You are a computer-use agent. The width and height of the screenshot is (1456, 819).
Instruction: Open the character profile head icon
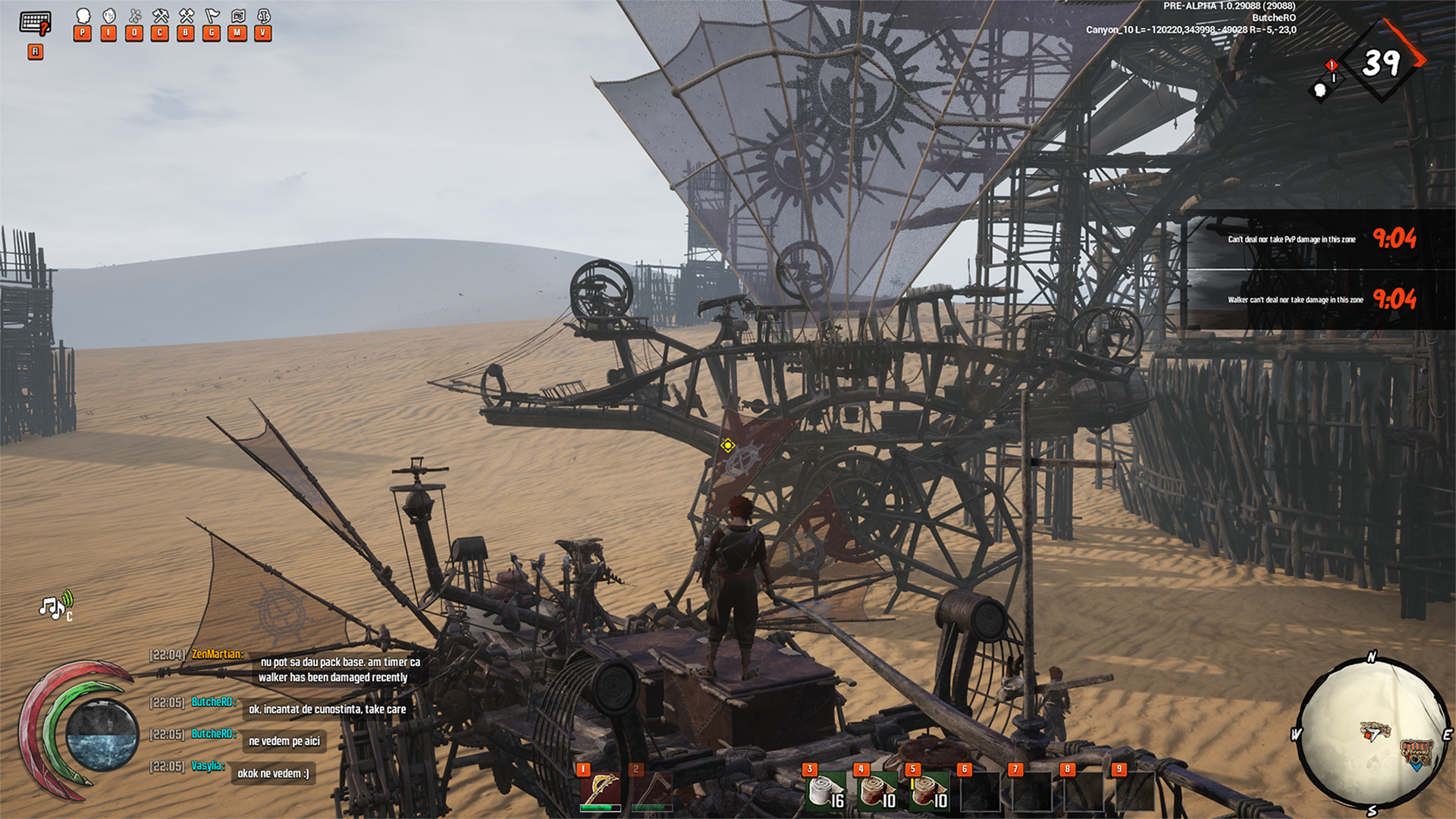click(x=83, y=17)
